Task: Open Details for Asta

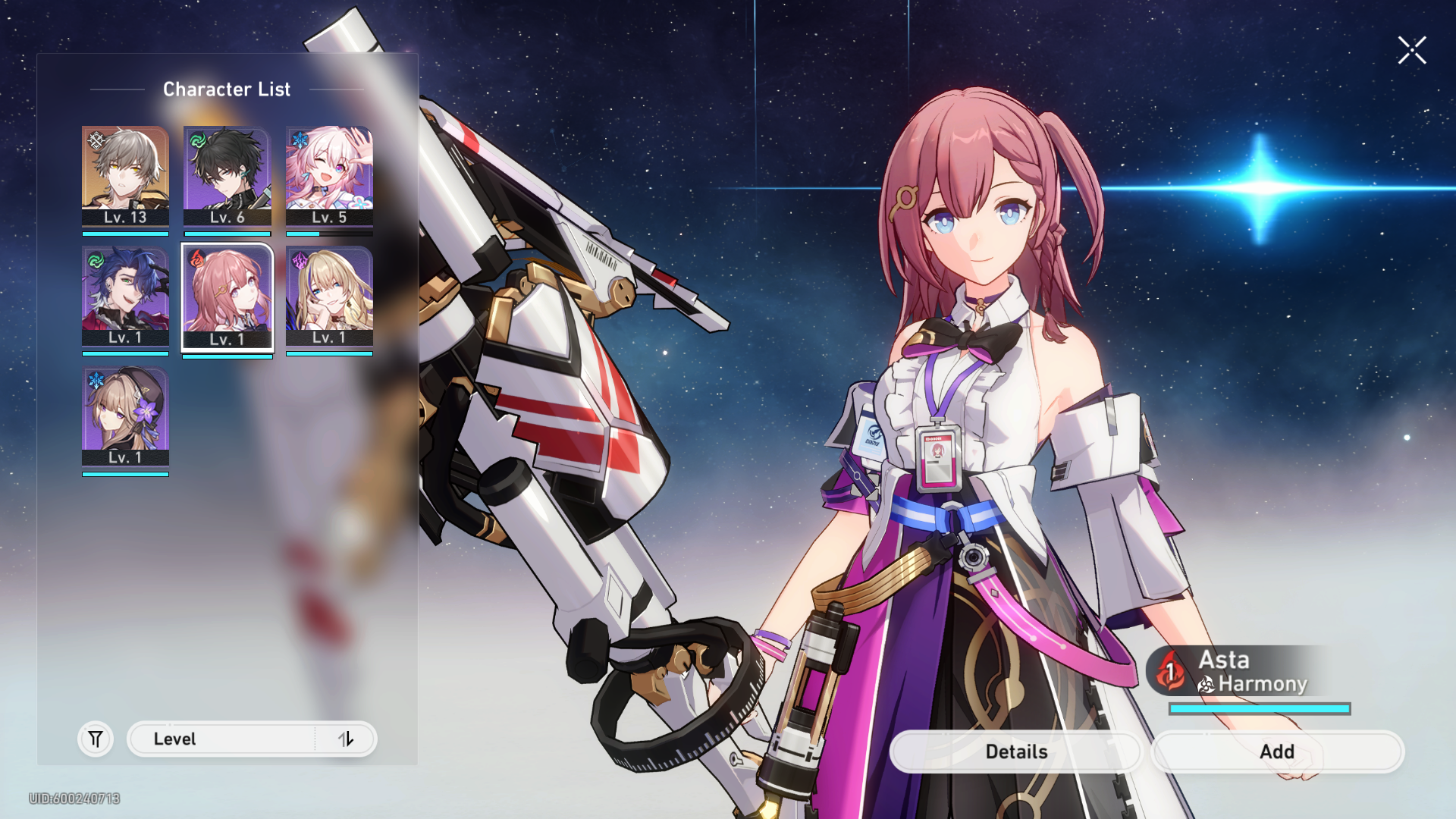Action: [1015, 752]
